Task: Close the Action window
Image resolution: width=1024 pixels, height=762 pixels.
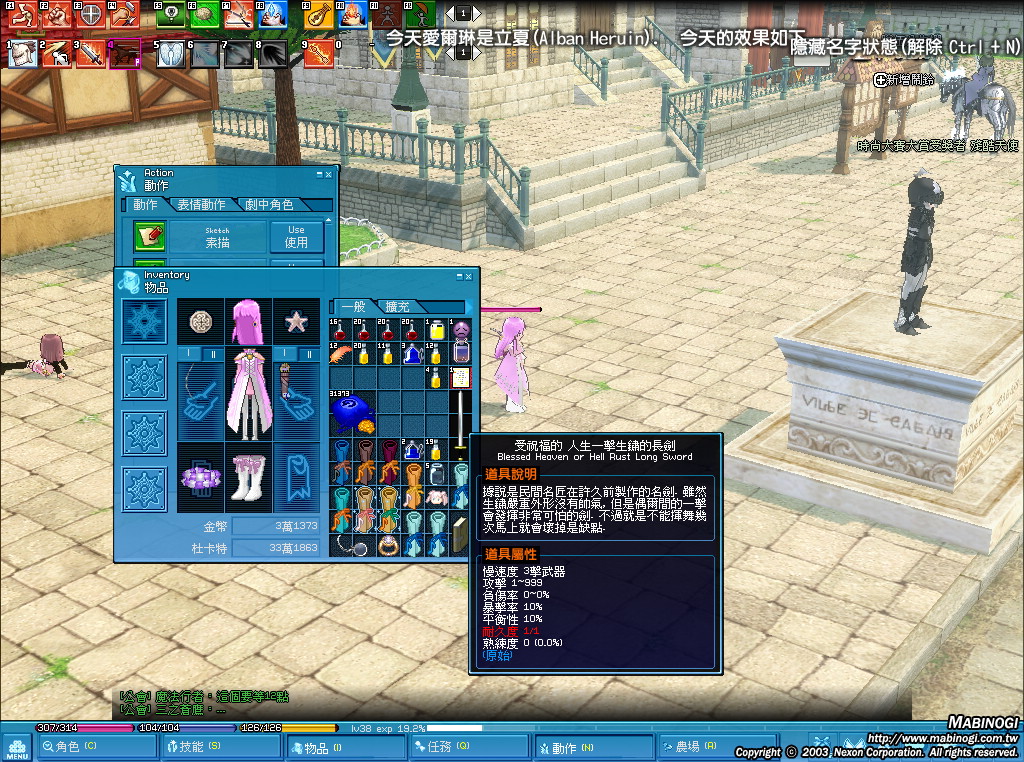Action: [x=328, y=174]
